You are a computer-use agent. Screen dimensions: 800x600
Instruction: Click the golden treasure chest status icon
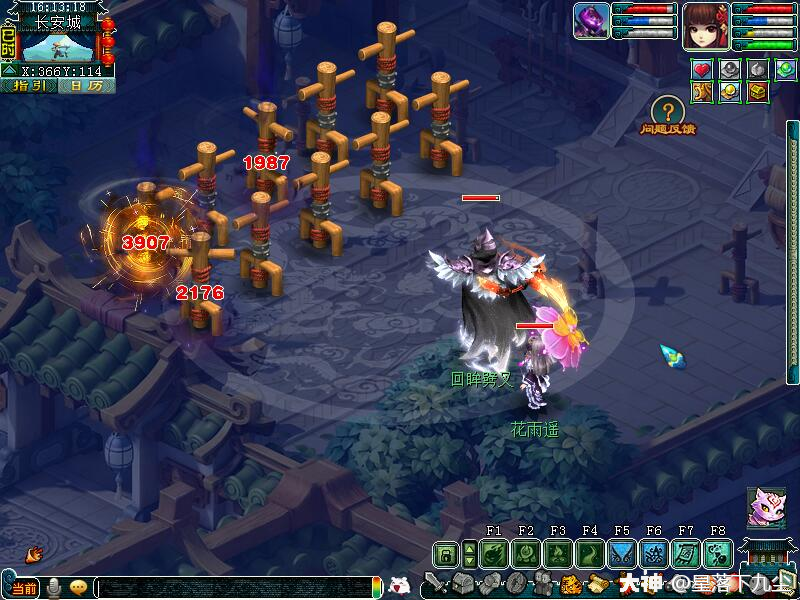[758, 92]
